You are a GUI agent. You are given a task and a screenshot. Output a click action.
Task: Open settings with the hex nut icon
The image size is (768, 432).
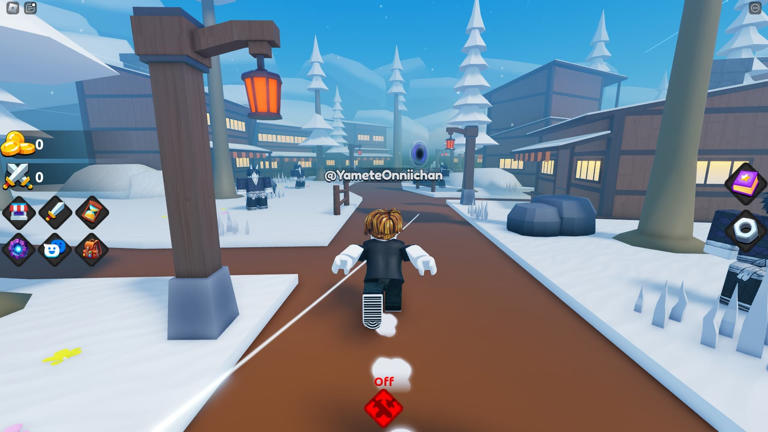pos(745,229)
